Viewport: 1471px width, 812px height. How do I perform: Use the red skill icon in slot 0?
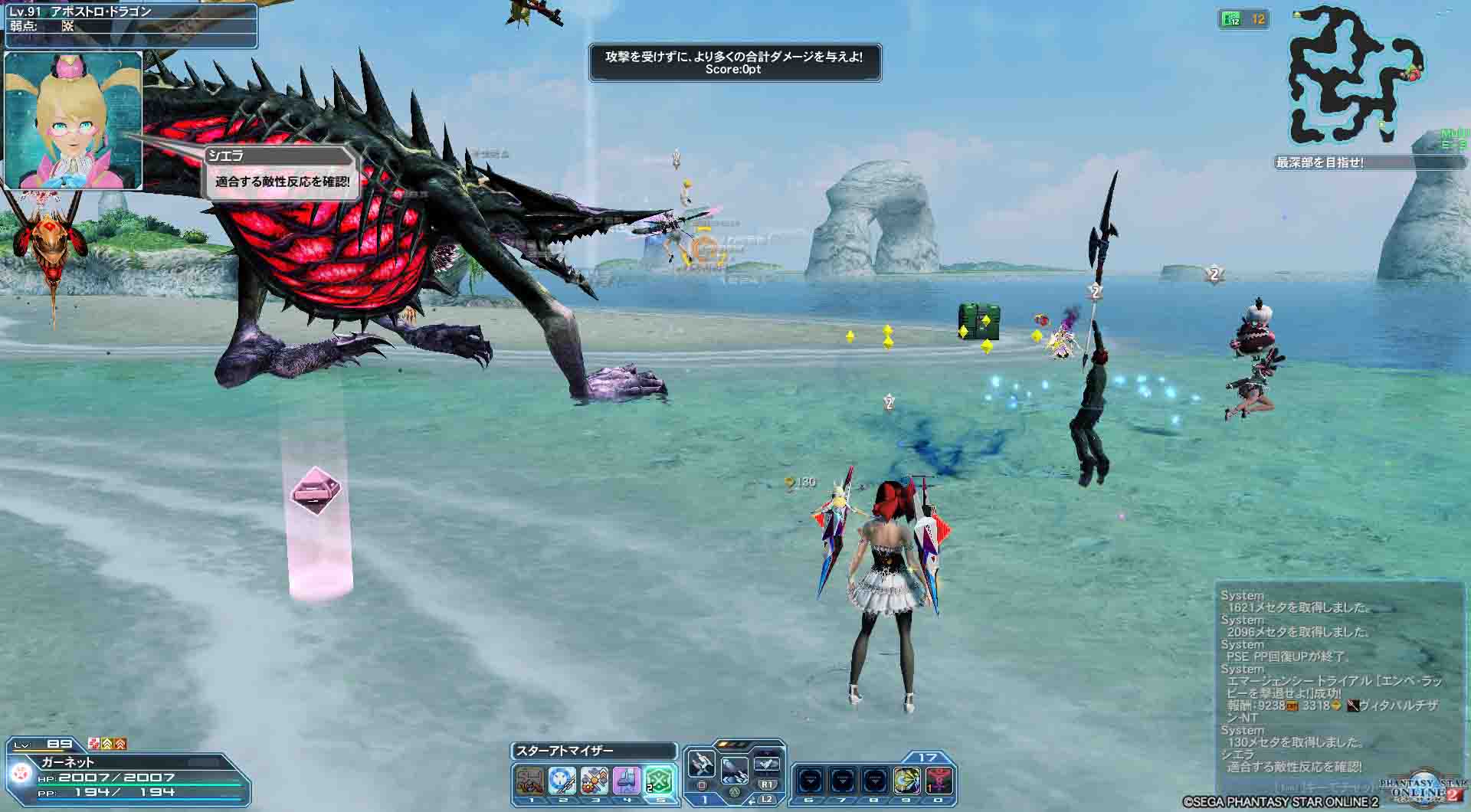click(939, 781)
